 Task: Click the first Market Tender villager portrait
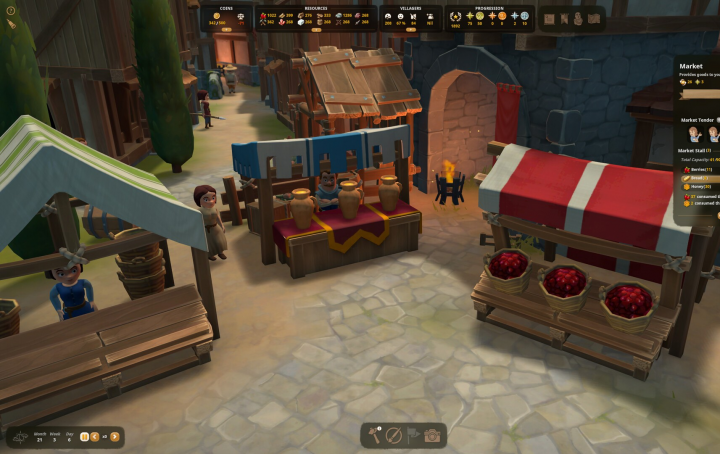click(x=694, y=133)
